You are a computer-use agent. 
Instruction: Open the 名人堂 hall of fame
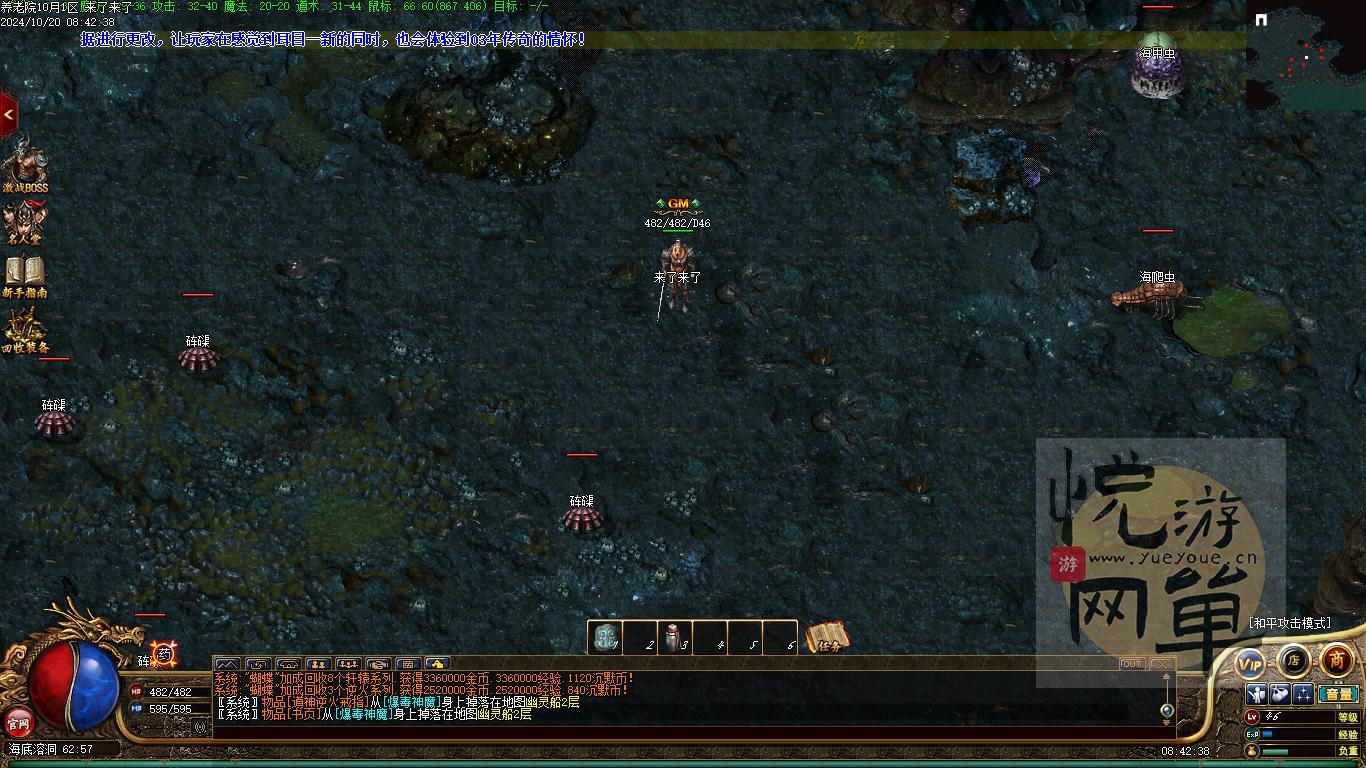(24, 222)
